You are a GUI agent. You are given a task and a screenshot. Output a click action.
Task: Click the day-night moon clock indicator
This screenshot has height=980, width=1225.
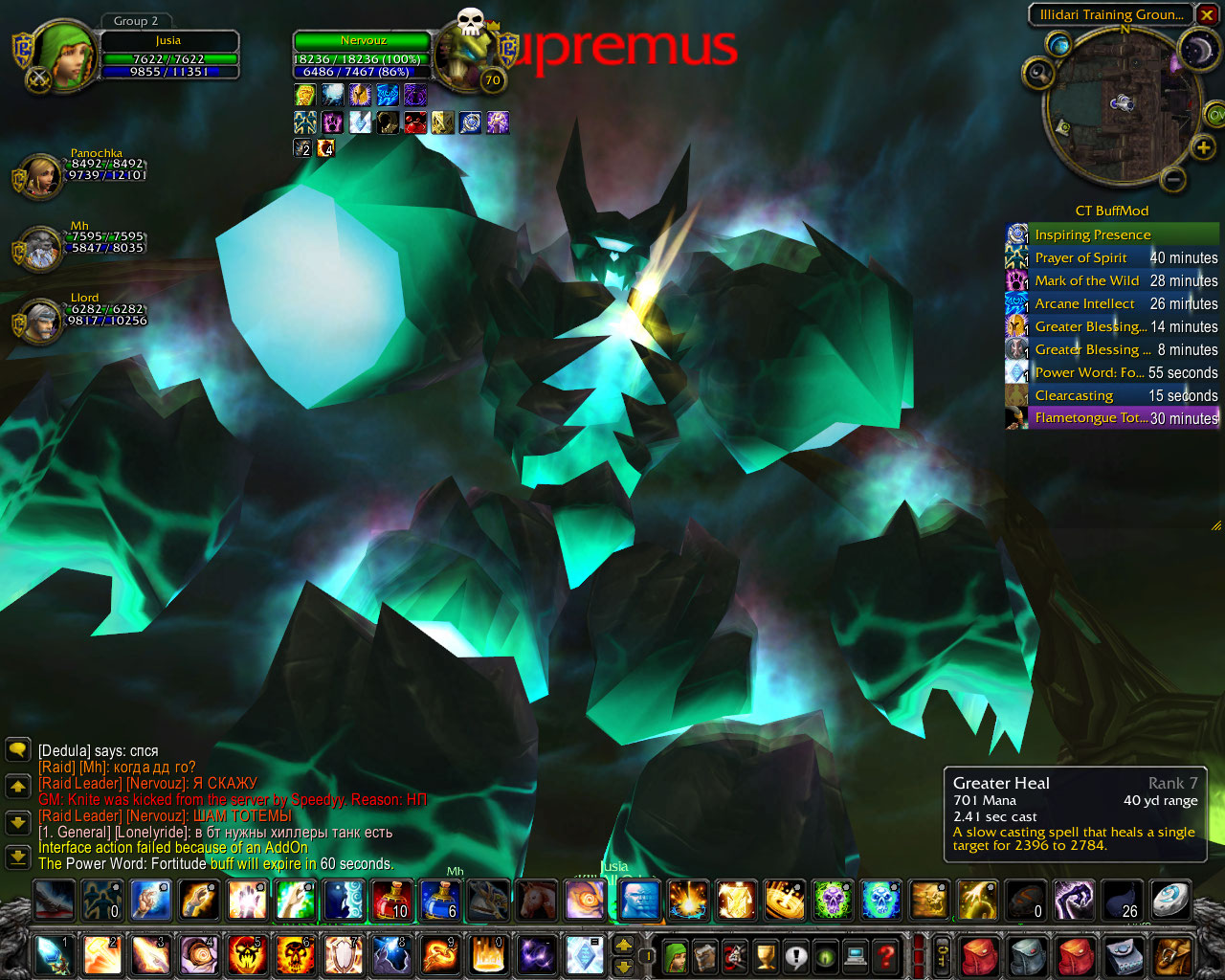point(1197,49)
